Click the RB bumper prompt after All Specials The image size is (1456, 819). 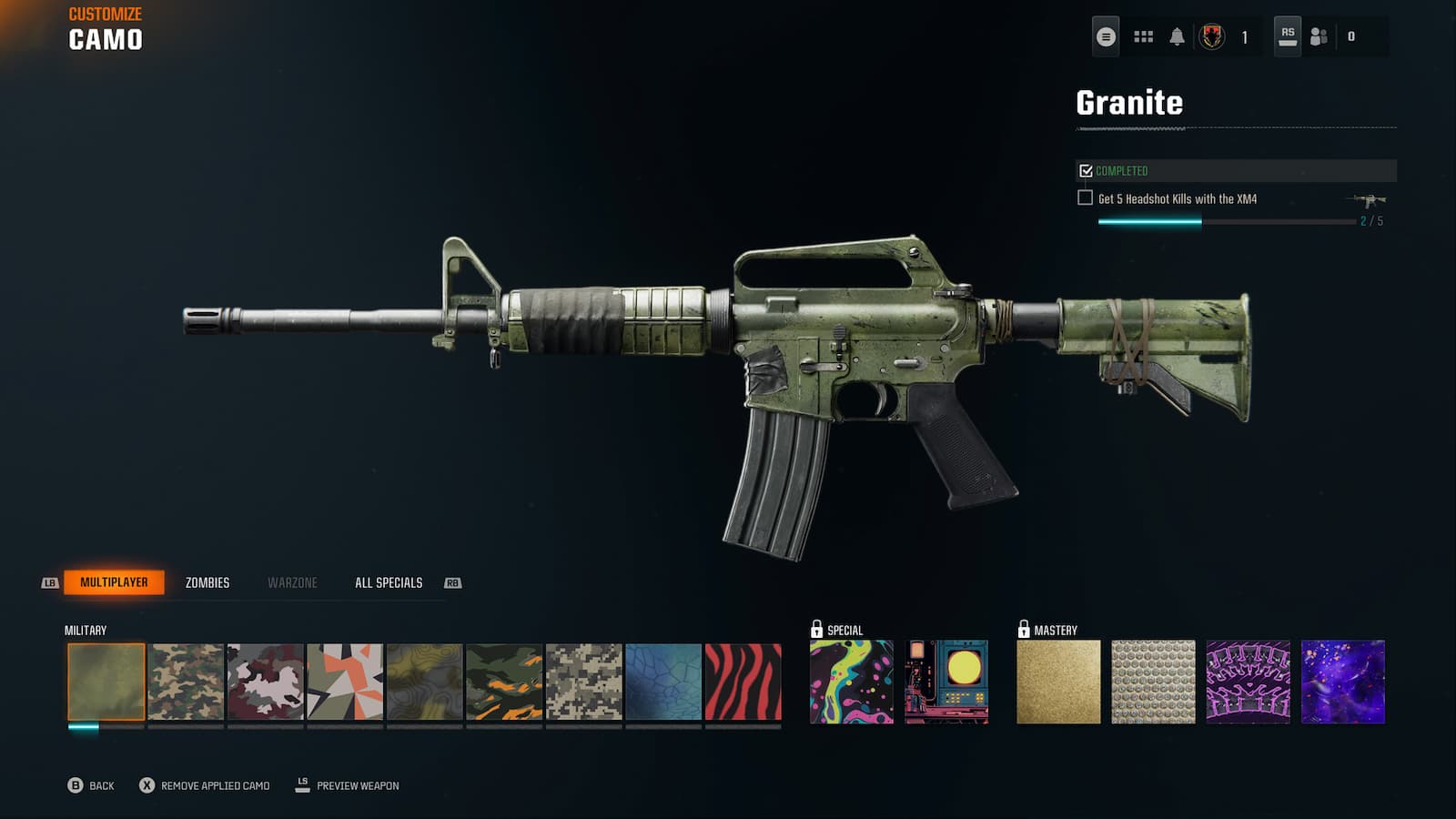click(453, 582)
